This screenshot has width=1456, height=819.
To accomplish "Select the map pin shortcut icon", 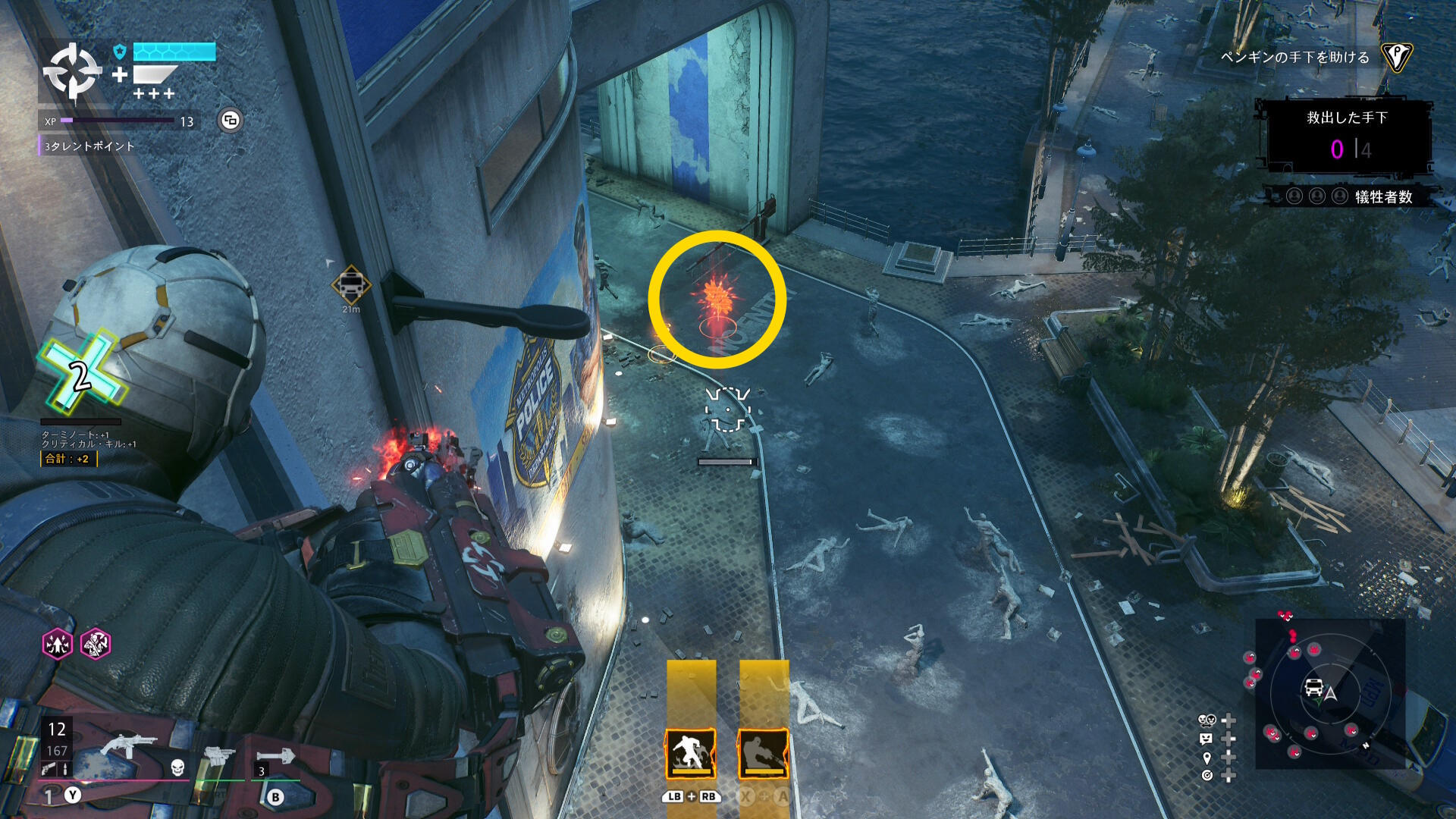I will [x=1207, y=758].
